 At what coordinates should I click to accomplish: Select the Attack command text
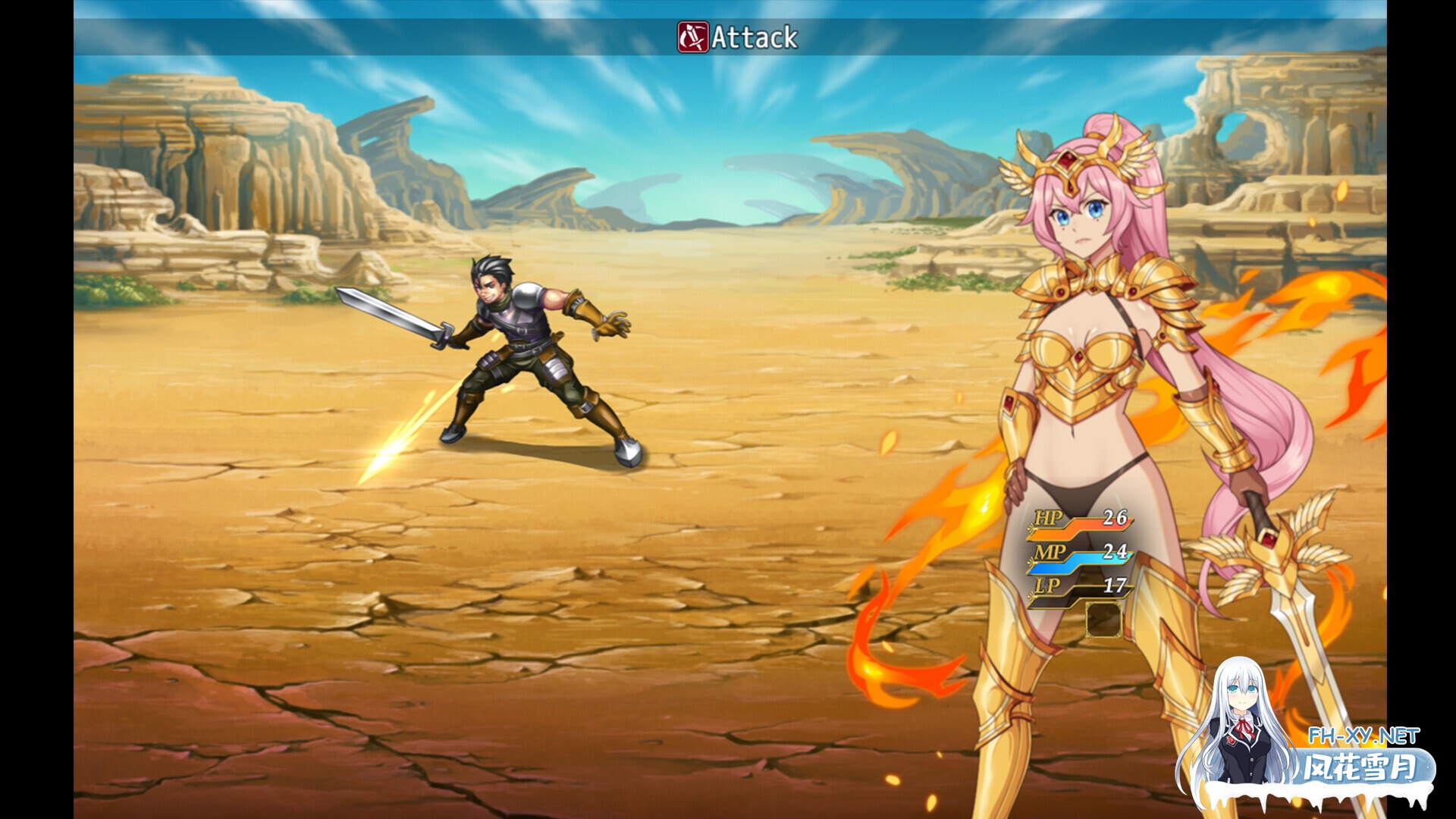755,34
